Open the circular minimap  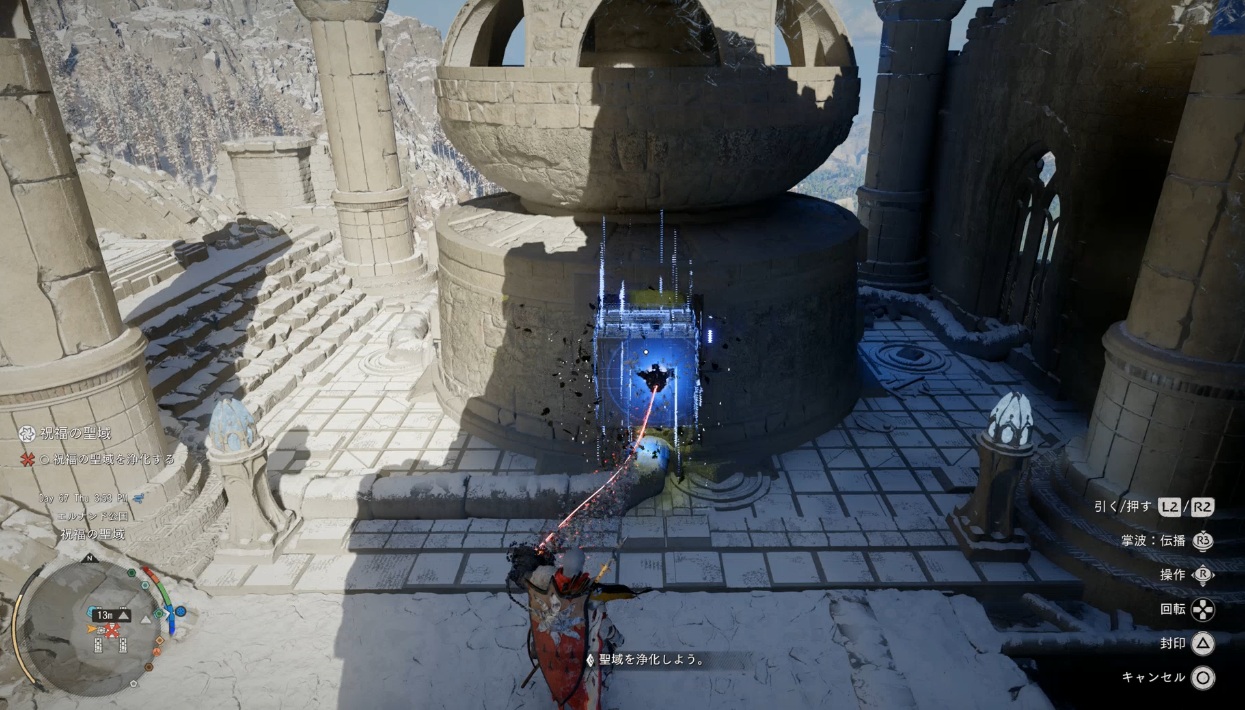click(89, 627)
